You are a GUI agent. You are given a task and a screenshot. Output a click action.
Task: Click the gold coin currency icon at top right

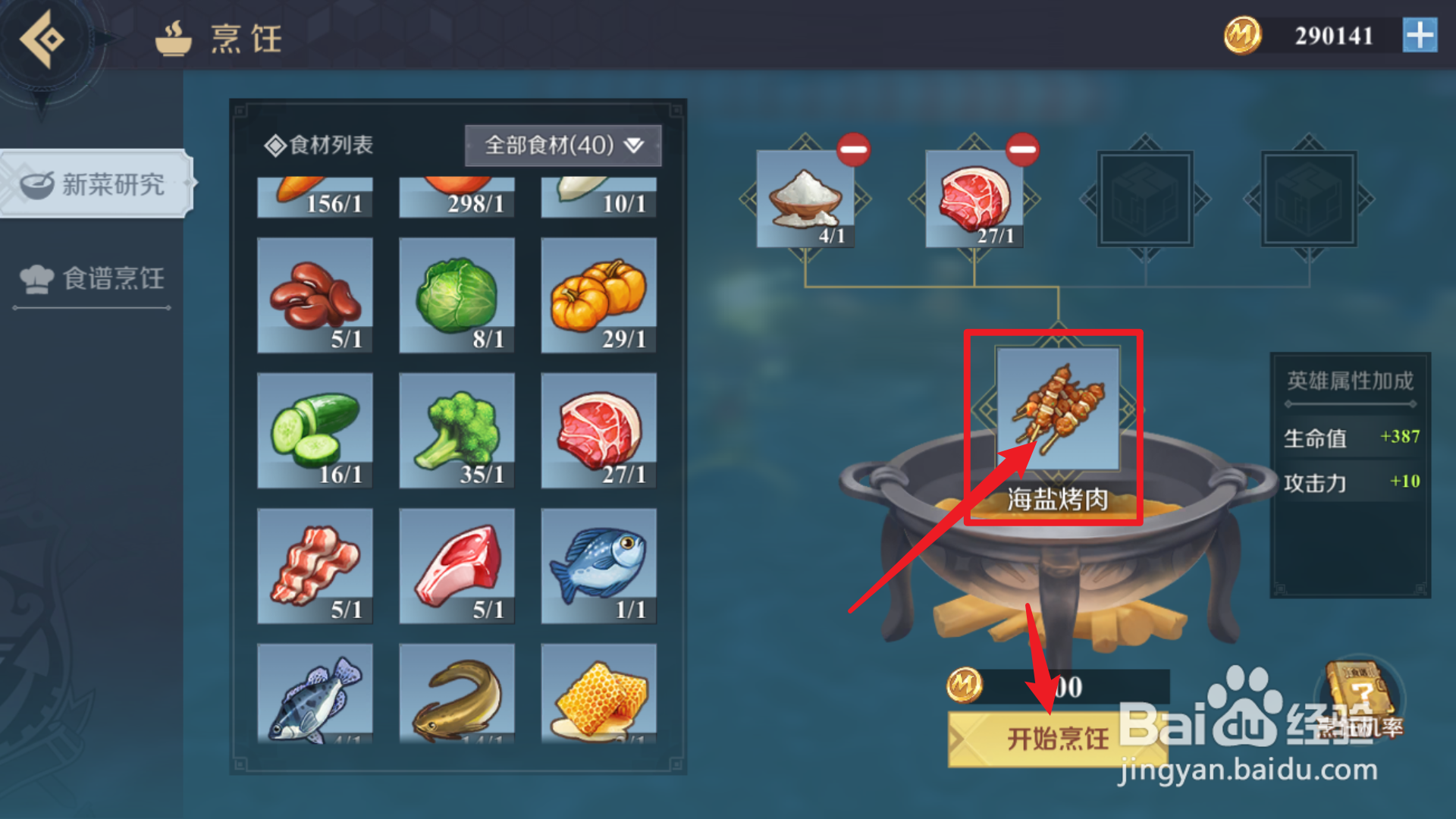1241,35
